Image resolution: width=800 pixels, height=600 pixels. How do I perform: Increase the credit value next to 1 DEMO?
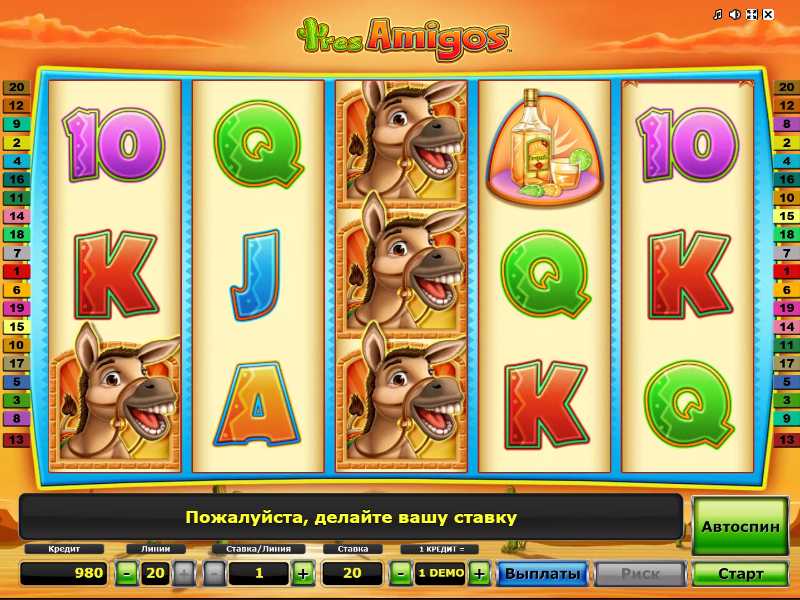pyautogui.click(x=479, y=573)
